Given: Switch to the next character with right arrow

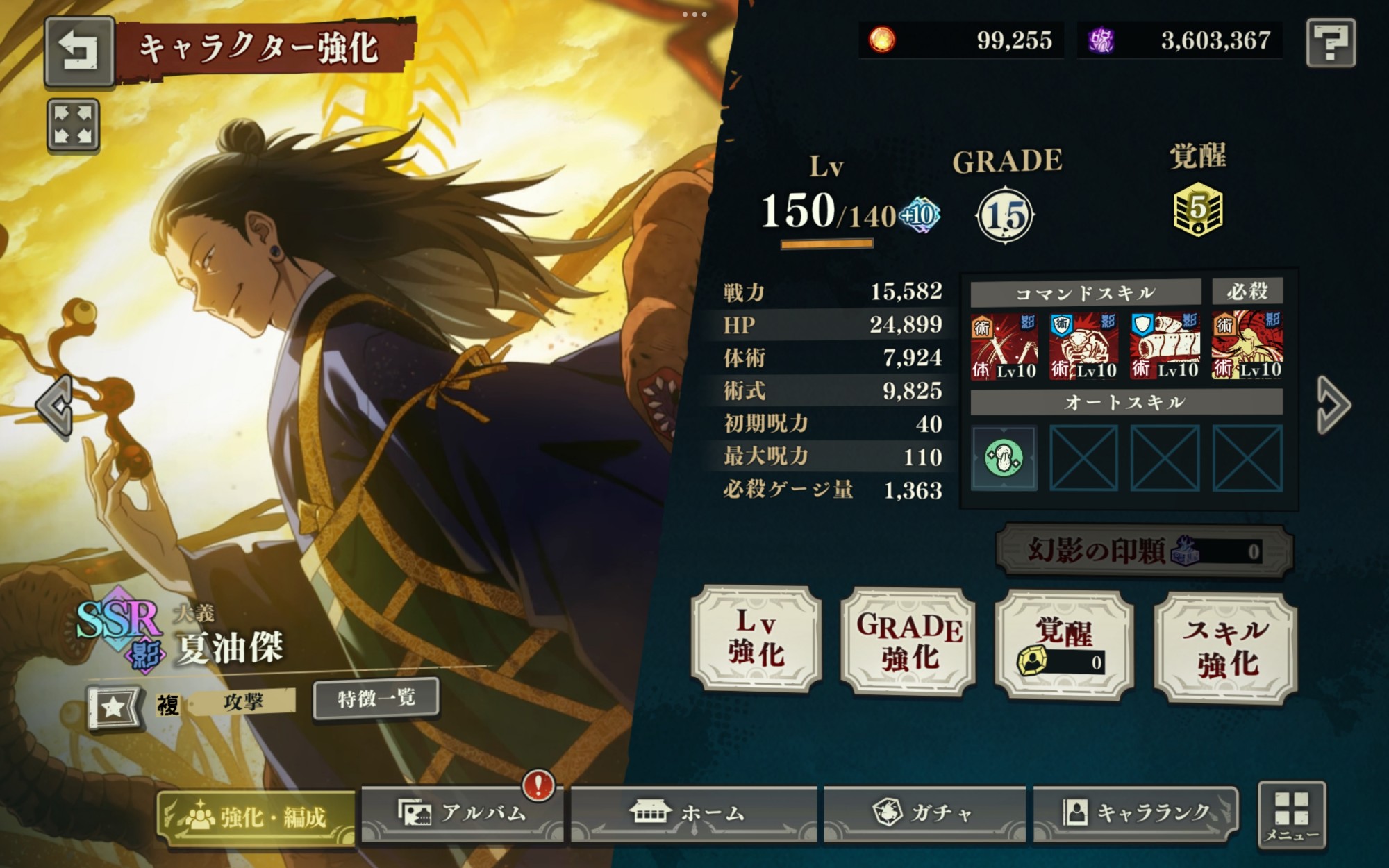Looking at the screenshot, I should tap(1333, 406).
